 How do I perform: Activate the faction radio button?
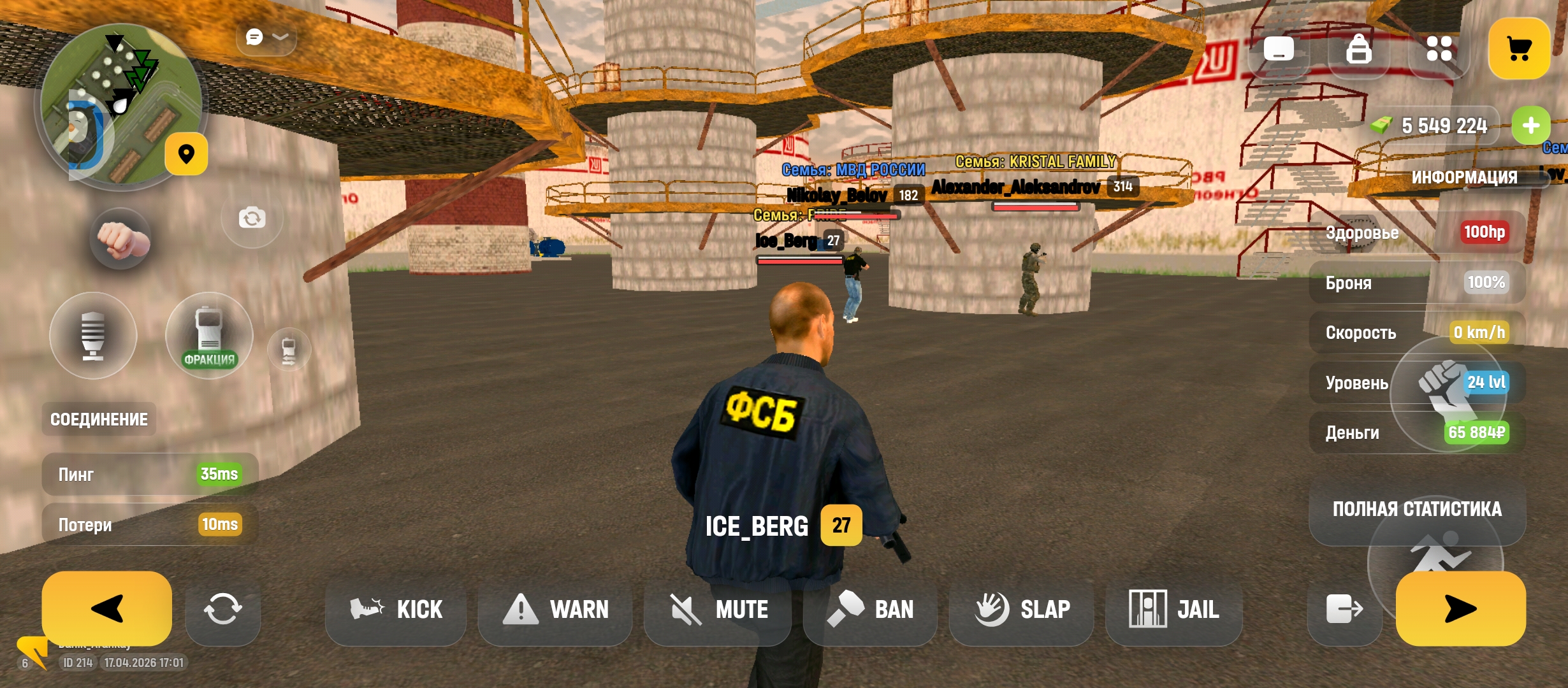click(209, 336)
